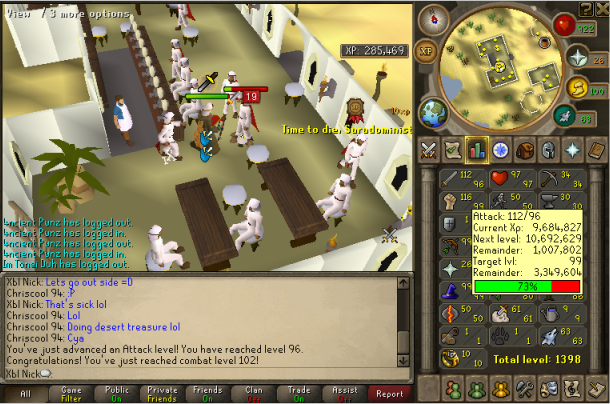Click the compass on the minimap

pyautogui.click(x=435, y=18)
